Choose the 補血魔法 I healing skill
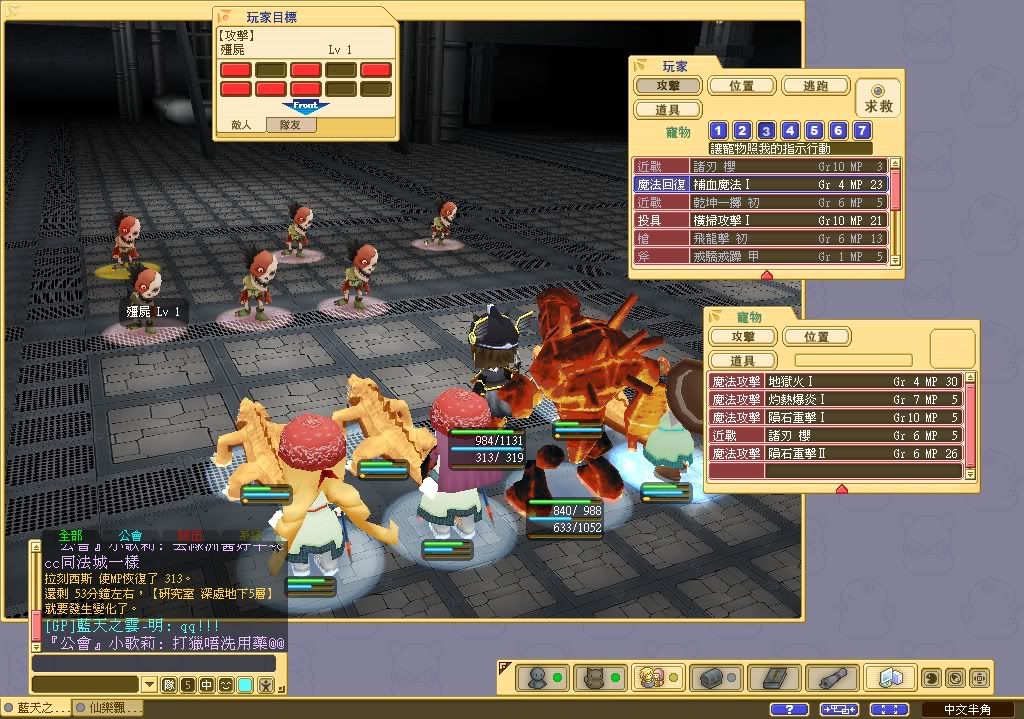The width and height of the screenshot is (1024, 719). pos(760,184)
